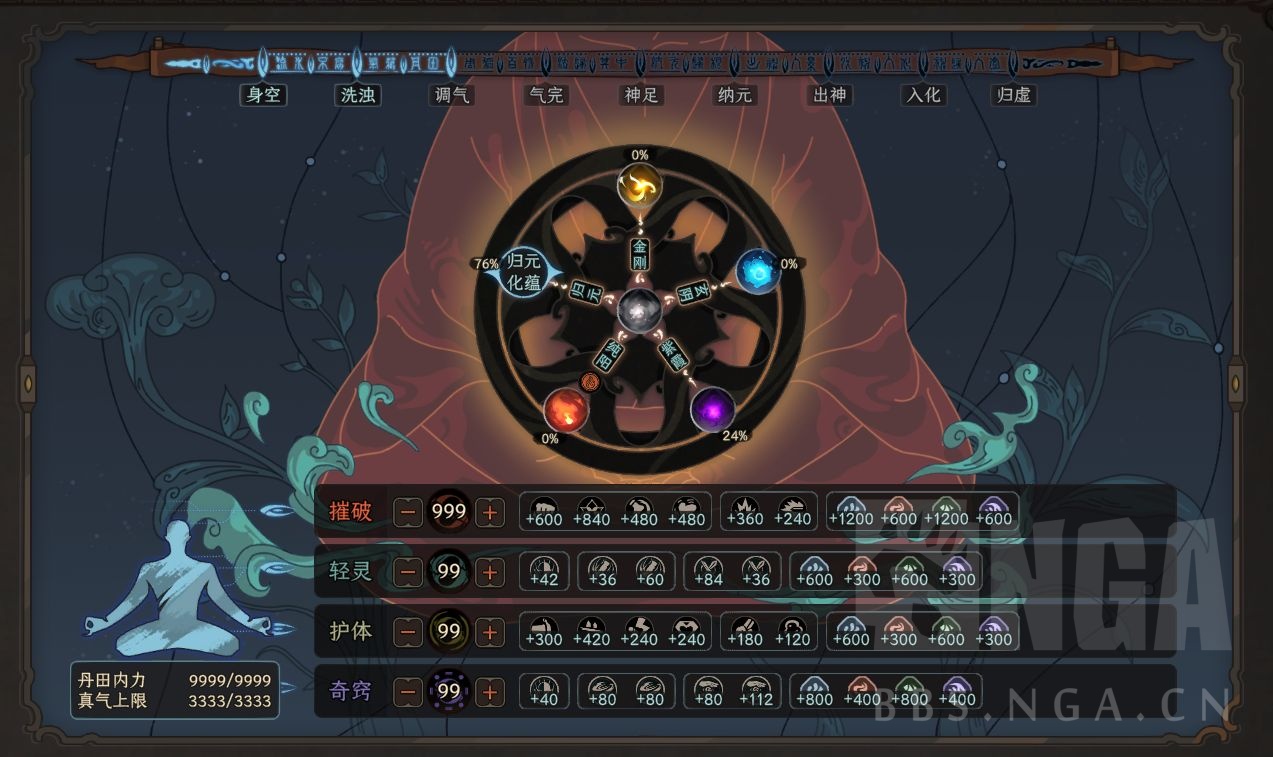Add a point to 轻灵

click(x=489, y=572)
